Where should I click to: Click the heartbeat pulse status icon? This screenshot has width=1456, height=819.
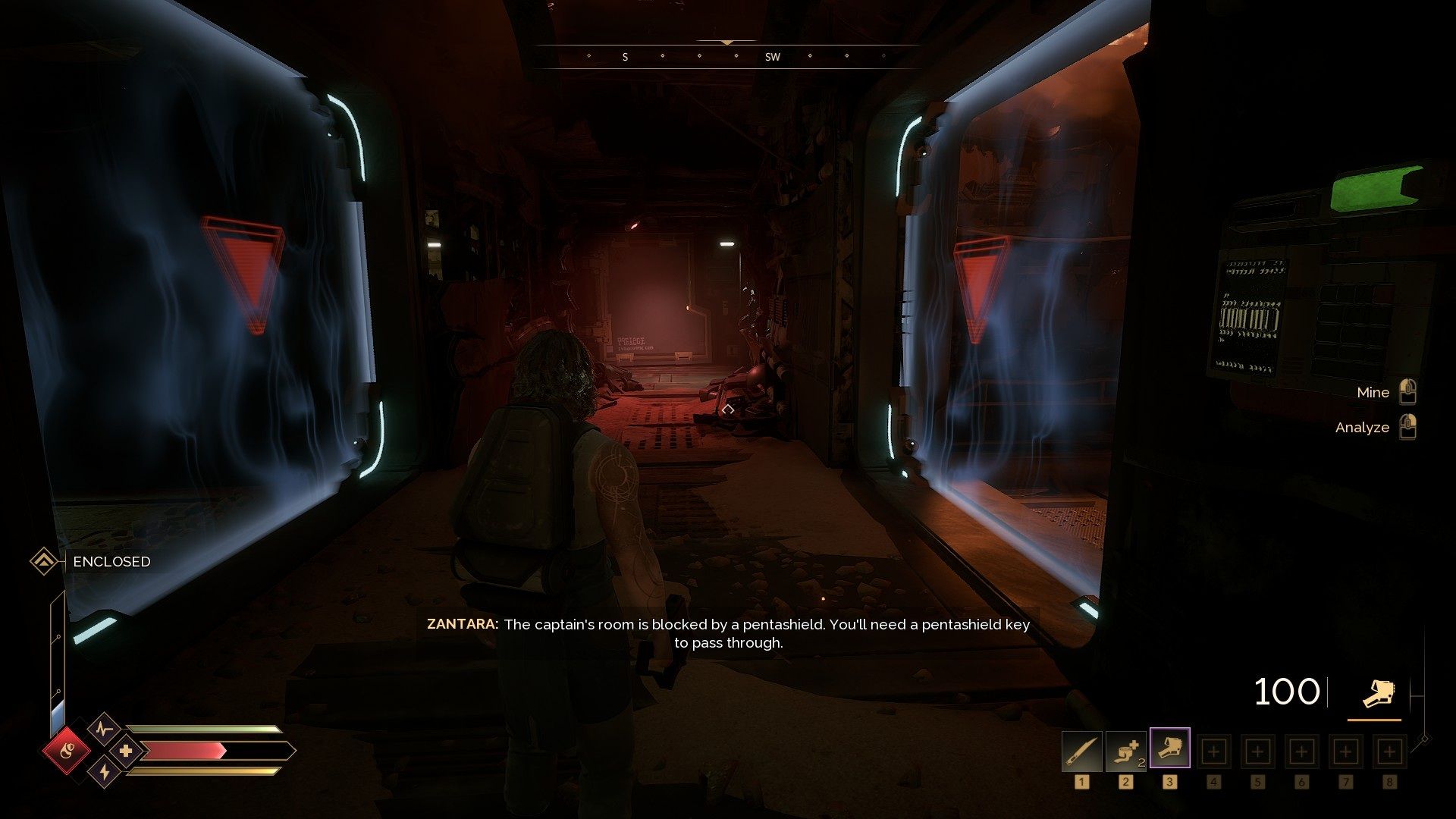104,730
